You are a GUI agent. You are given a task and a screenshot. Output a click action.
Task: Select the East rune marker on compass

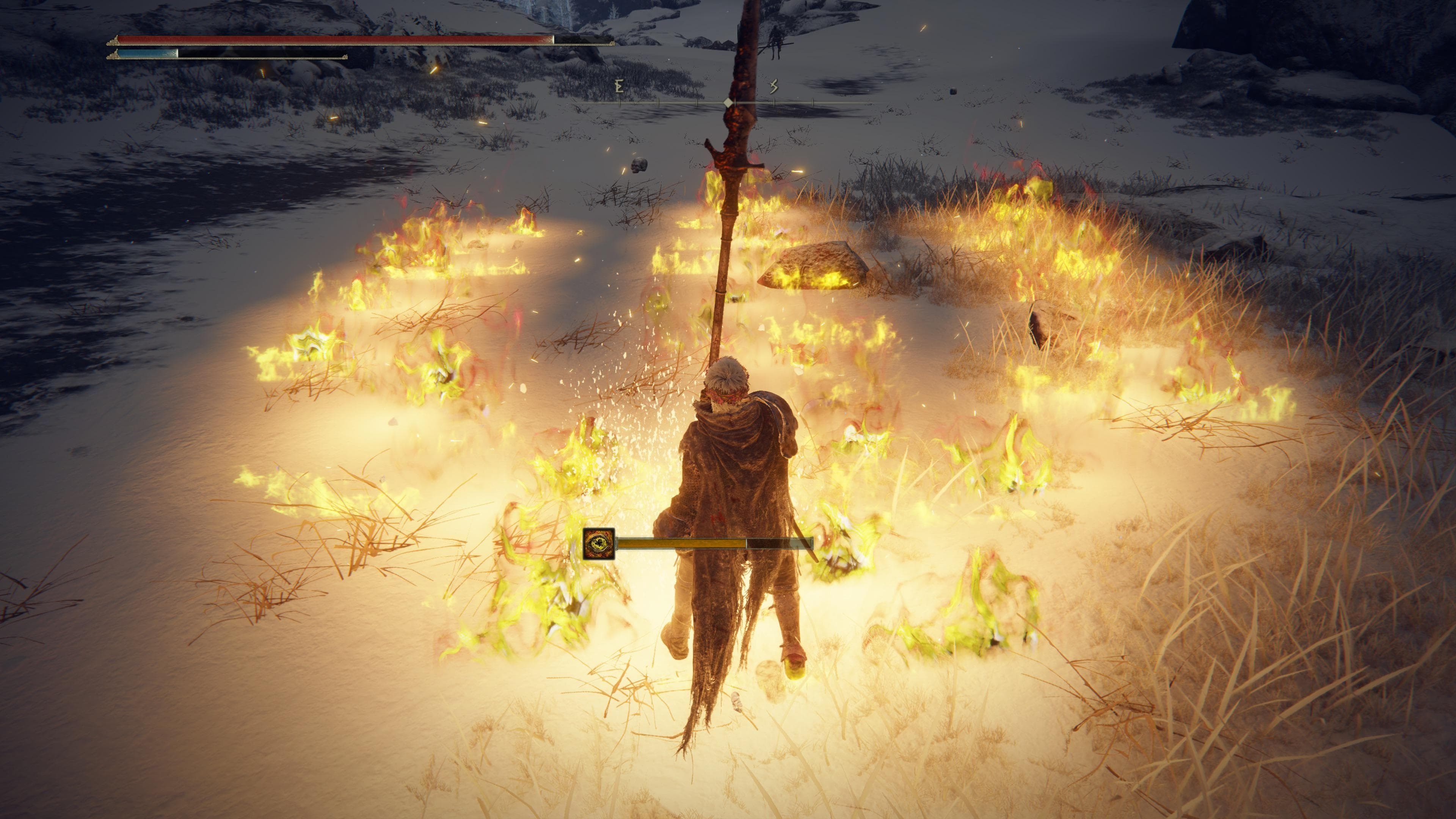[620, 86]
